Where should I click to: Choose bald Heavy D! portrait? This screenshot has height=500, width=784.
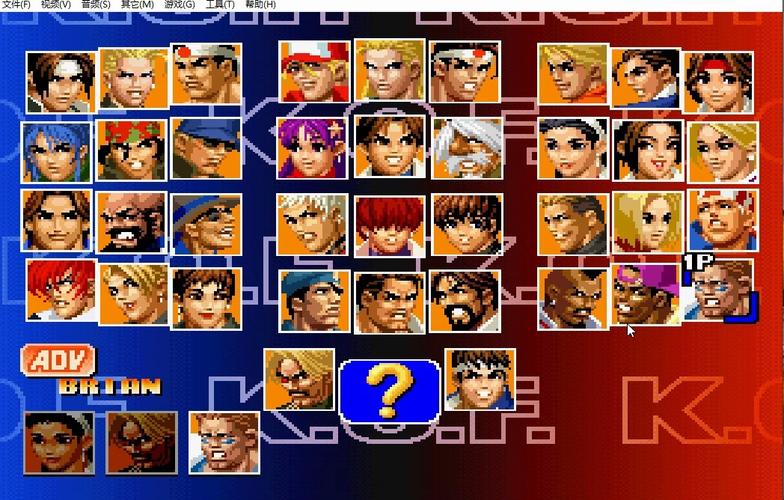(573, 298)
